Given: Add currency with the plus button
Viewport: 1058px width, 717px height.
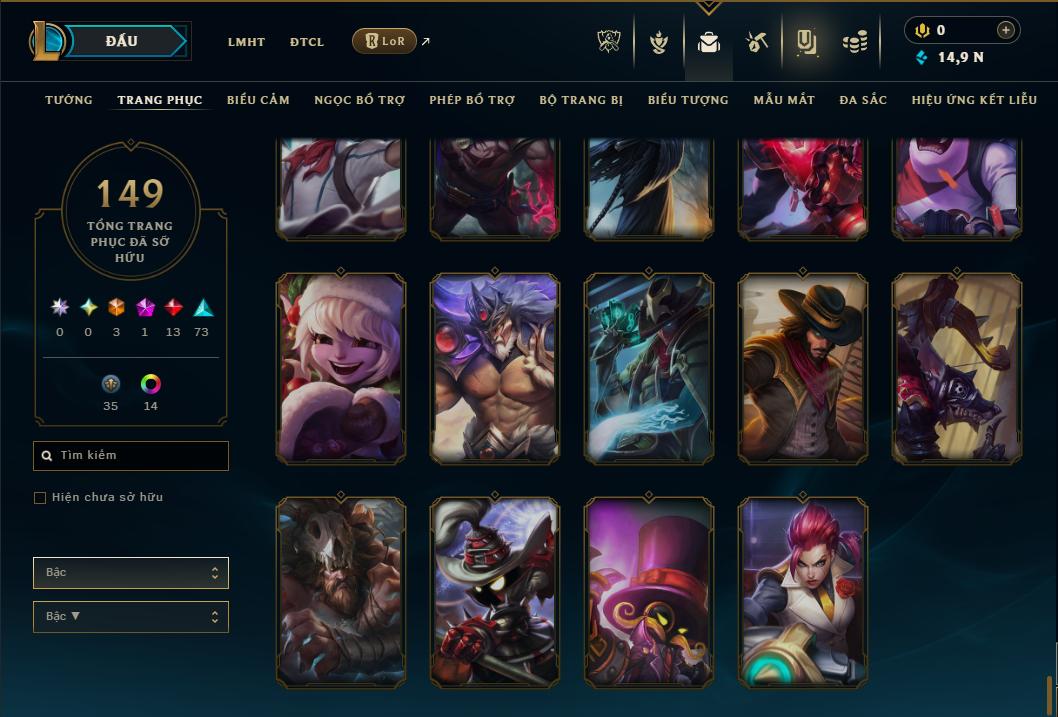Looking at the screenshot, I should coord(1006,30).
